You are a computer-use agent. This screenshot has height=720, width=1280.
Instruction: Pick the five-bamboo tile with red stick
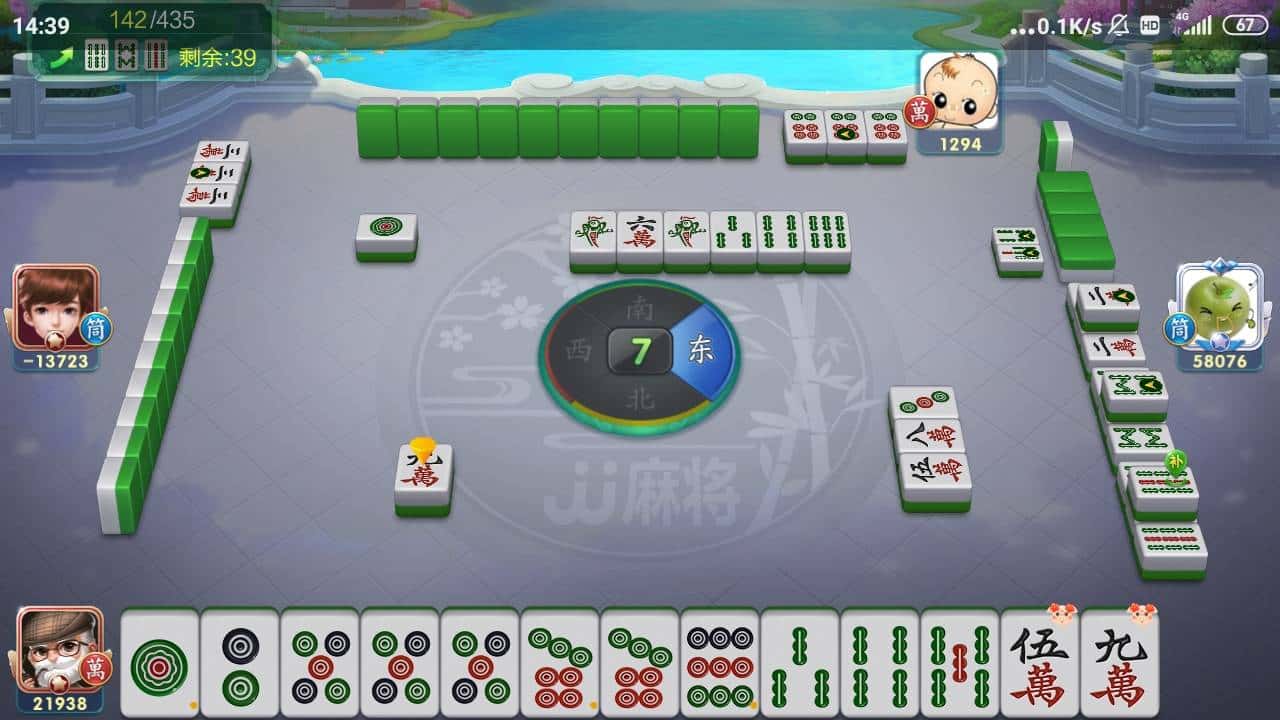[960, 663]
